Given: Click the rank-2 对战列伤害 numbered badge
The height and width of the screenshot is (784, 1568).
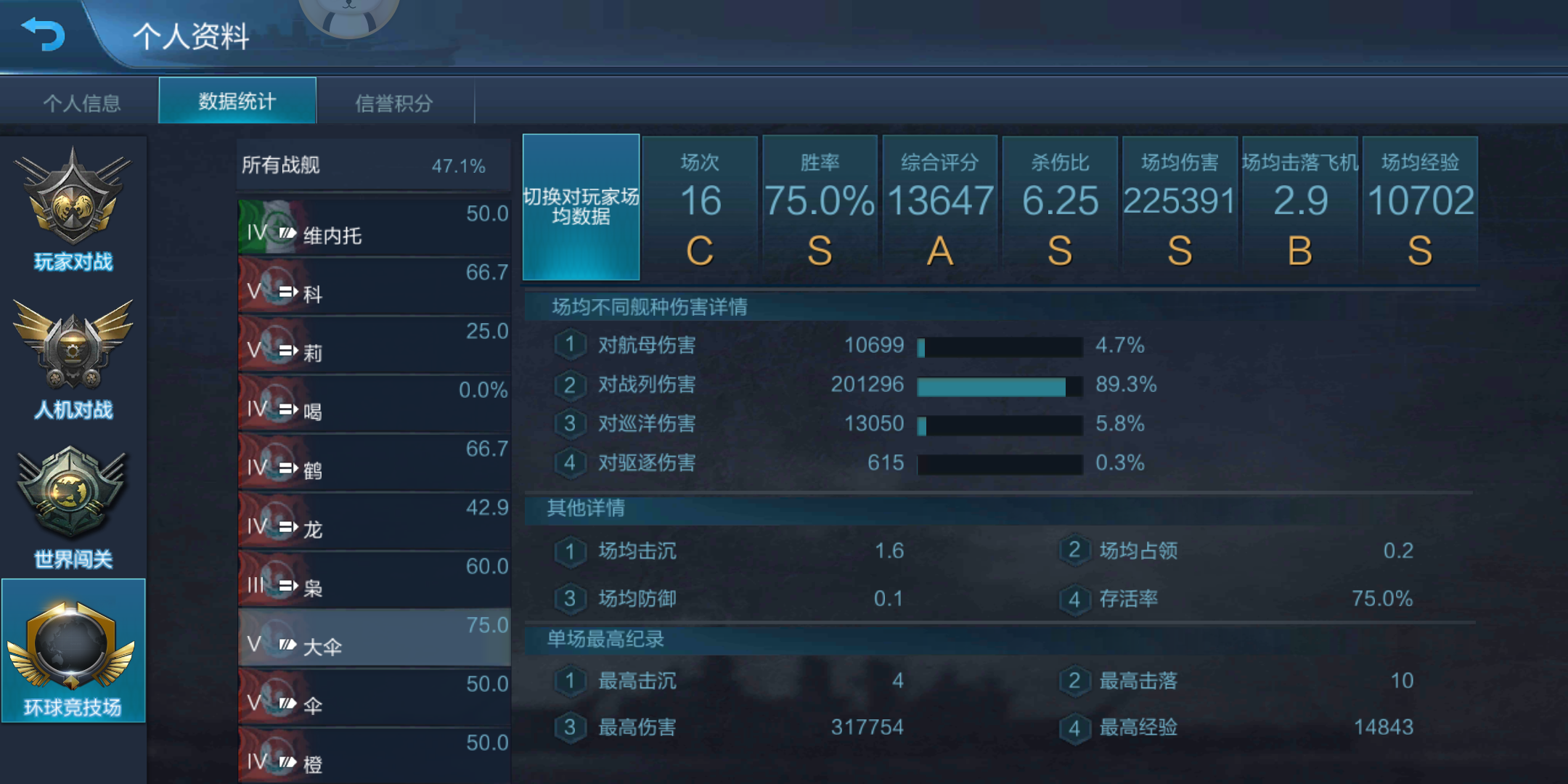Looking at the screenshot, I should (x=571, y=385).
